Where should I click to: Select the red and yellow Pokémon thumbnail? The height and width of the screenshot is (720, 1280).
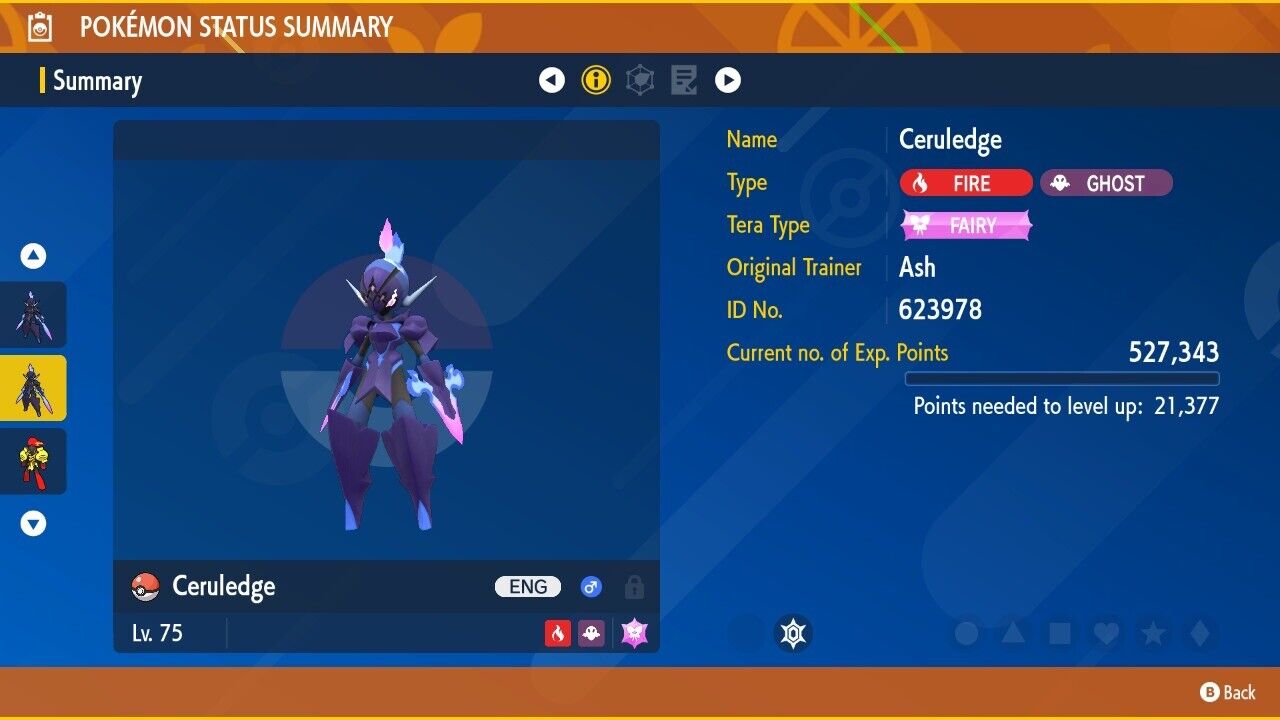(34, 461)
